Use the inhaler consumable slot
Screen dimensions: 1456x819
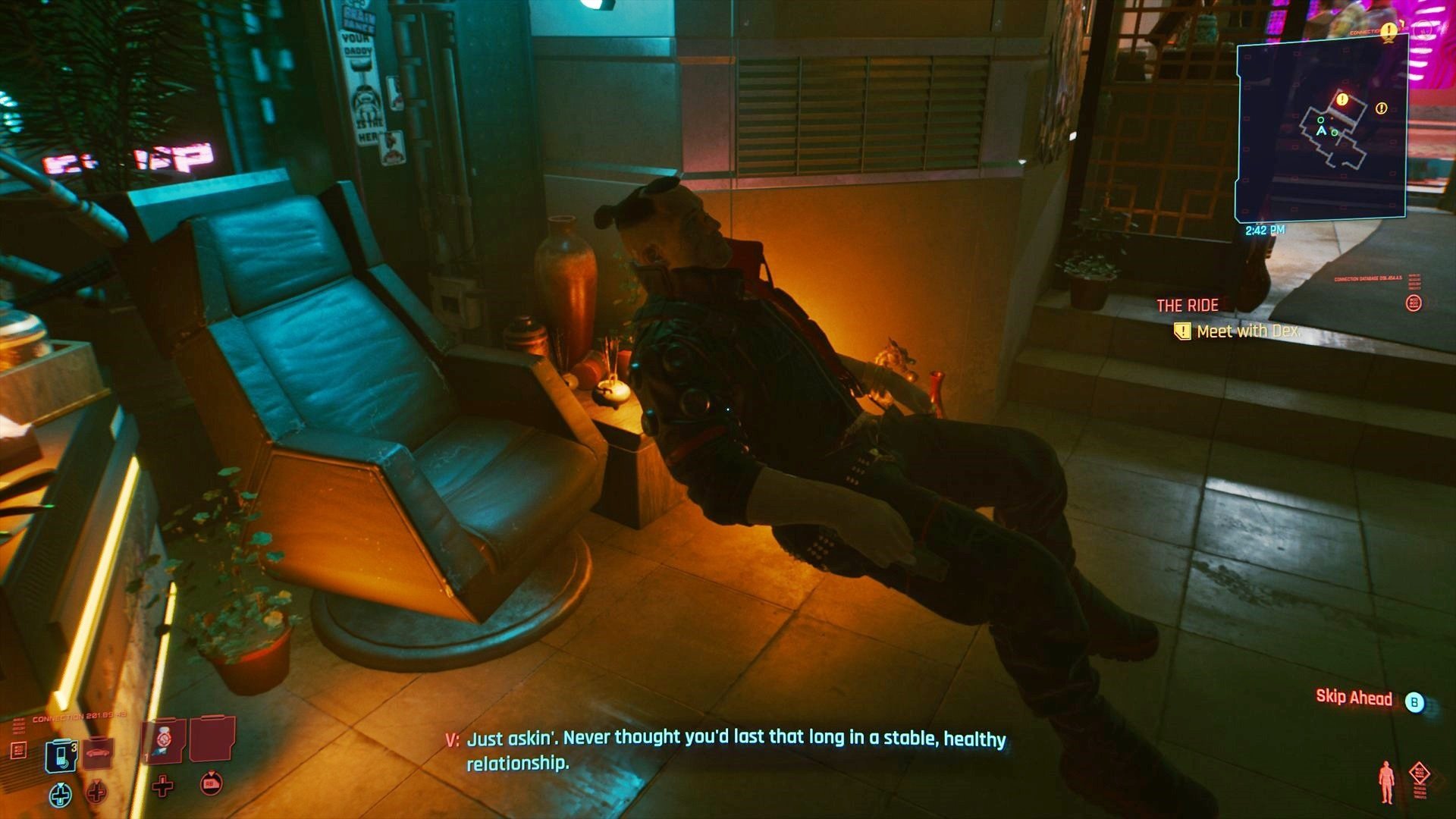163,741
